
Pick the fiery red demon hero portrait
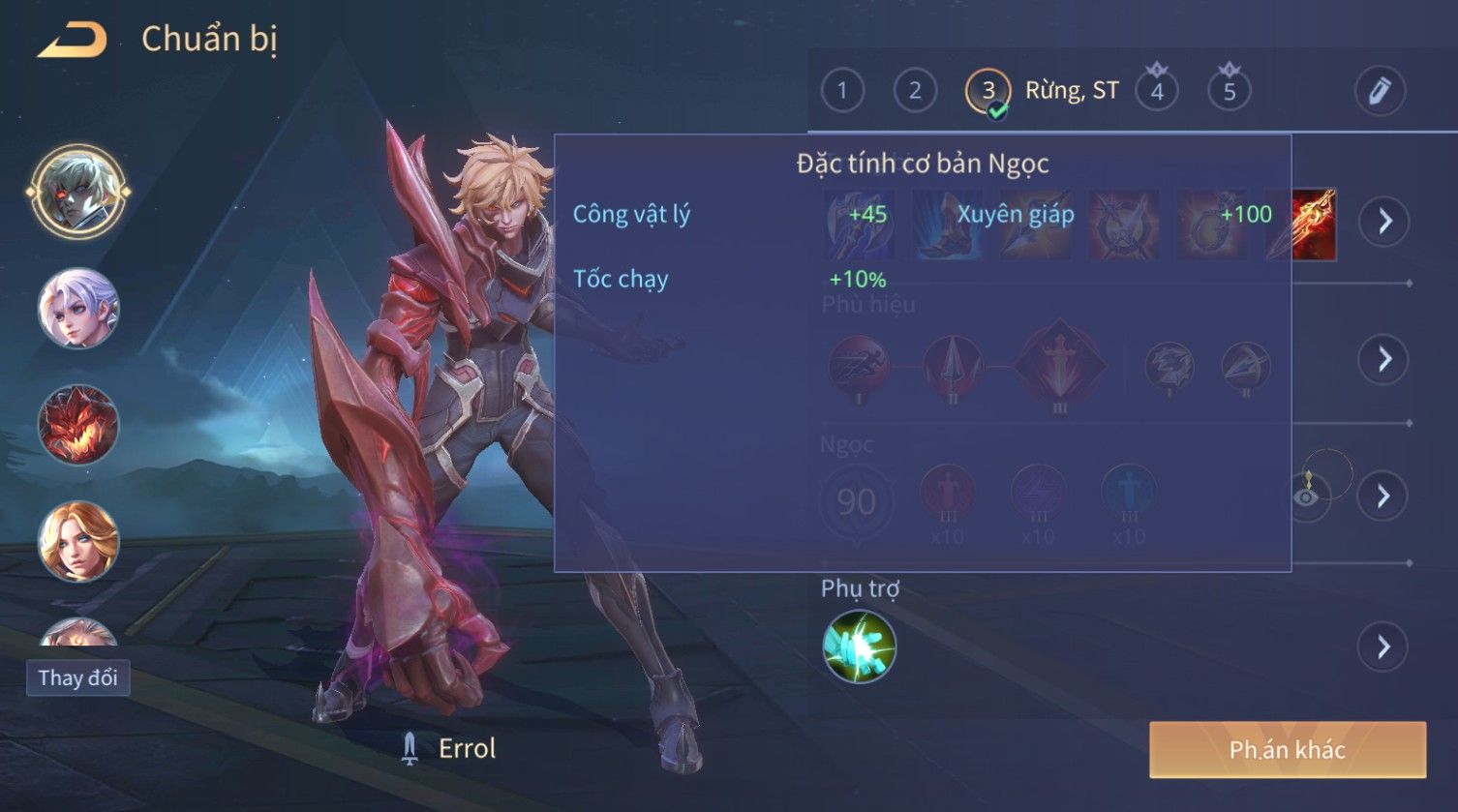coord(77,425)
